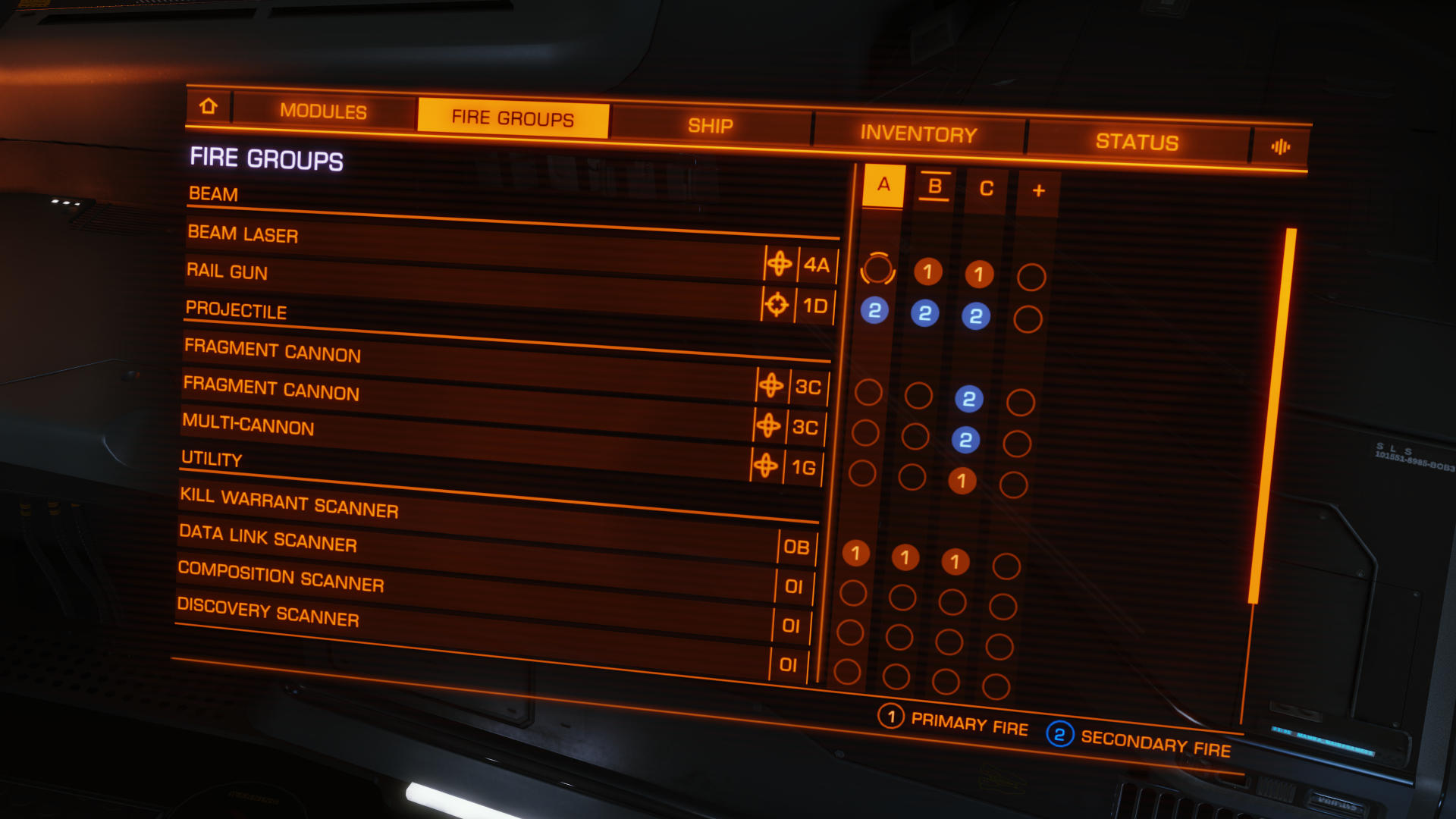Screen dimensions: 1456x819
Task: Choose the Rail Gun module row
Action: coord(470,287)
